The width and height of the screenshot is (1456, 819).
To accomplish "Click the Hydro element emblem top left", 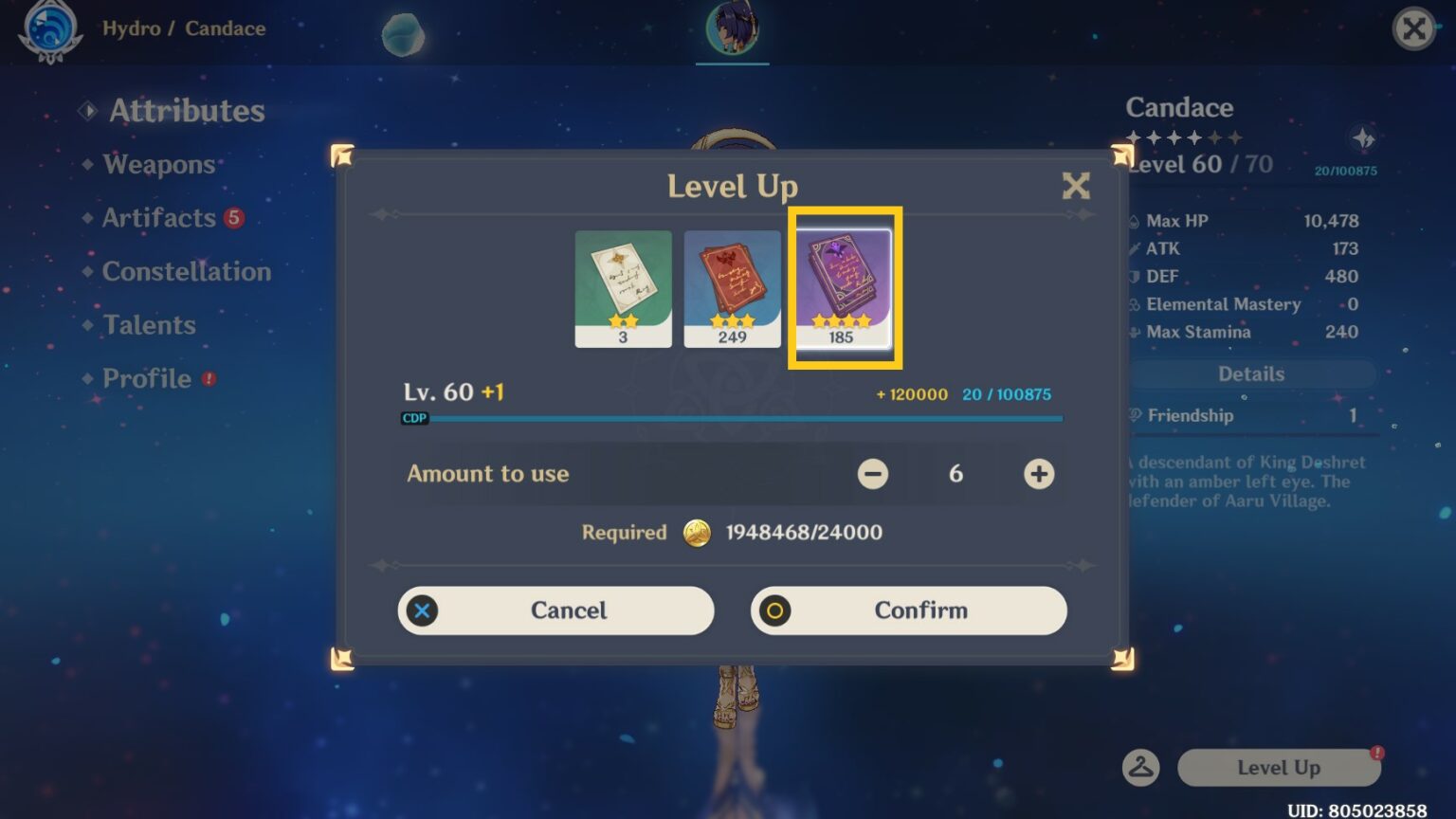I will click(x=52, y=28).
